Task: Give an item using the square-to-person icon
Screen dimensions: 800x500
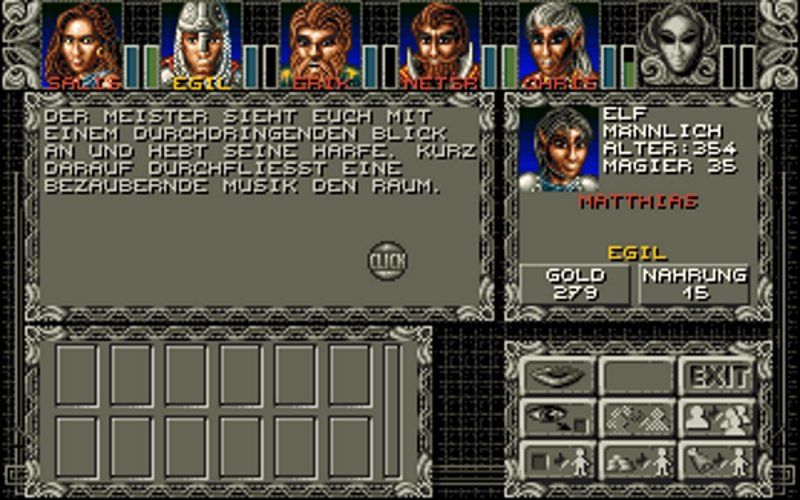Action: (x=557, y=461)
